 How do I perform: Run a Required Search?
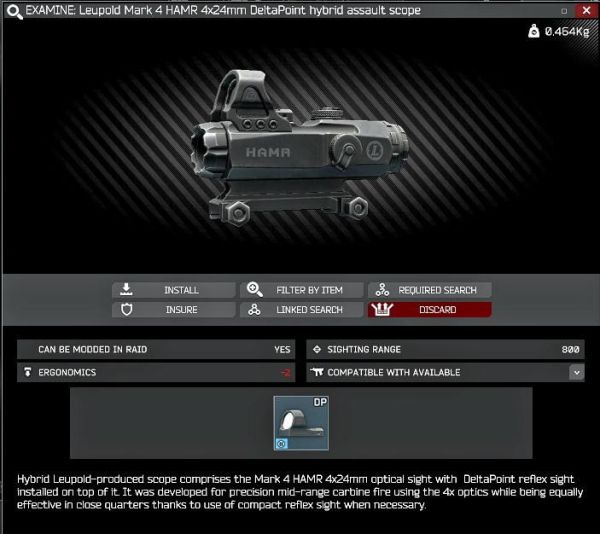430,290
